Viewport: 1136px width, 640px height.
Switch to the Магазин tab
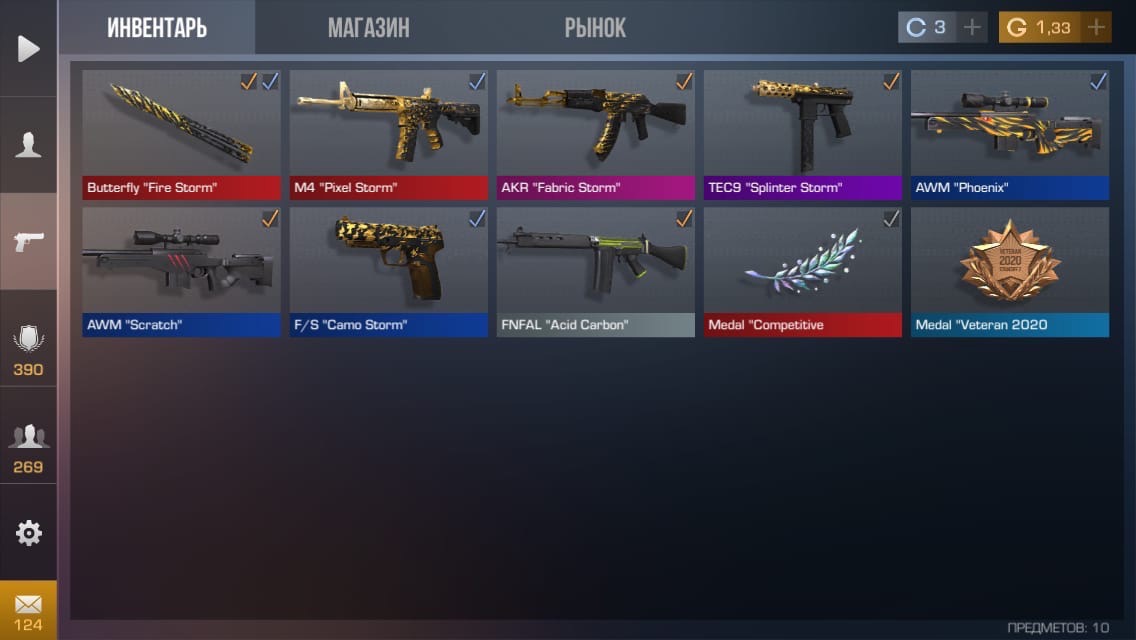368,28
